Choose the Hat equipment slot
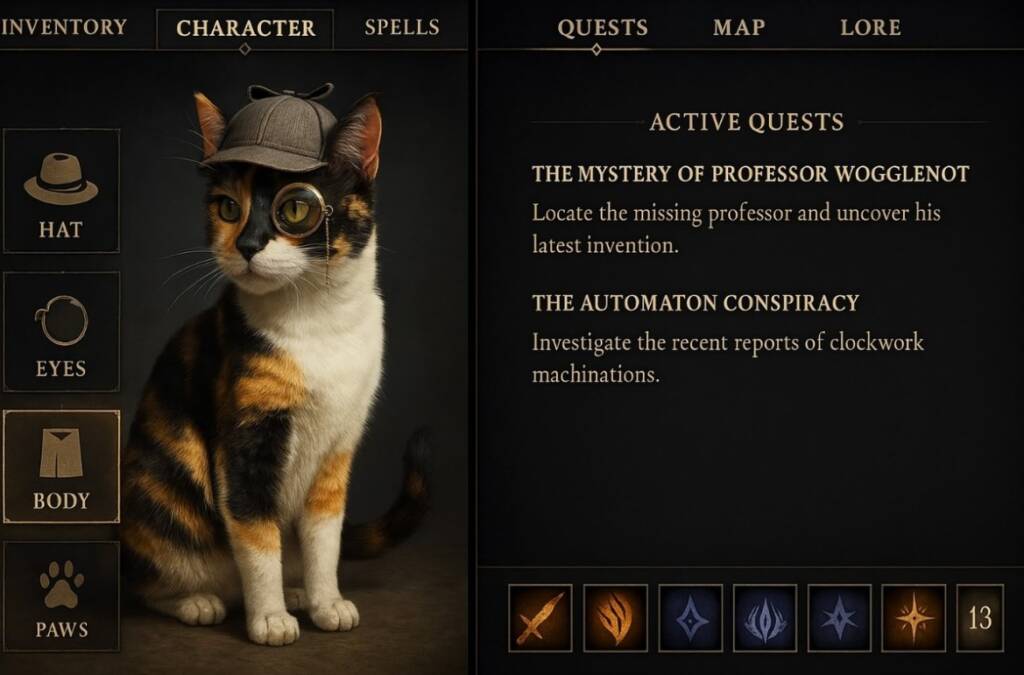 [x=61, y=191]
